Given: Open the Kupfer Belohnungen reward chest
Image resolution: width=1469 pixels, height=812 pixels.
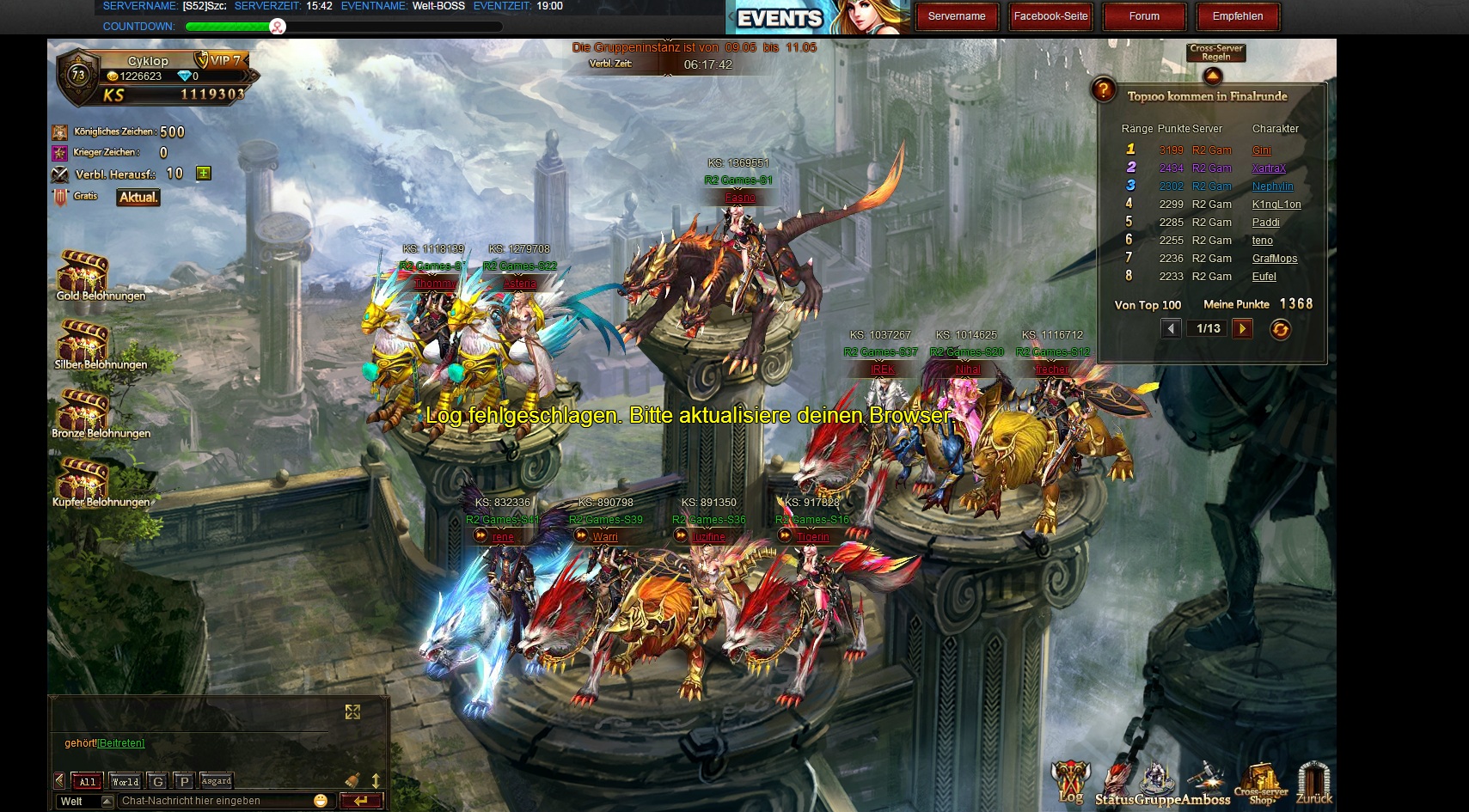Looking at the screenshot, I should click(84, 478).
